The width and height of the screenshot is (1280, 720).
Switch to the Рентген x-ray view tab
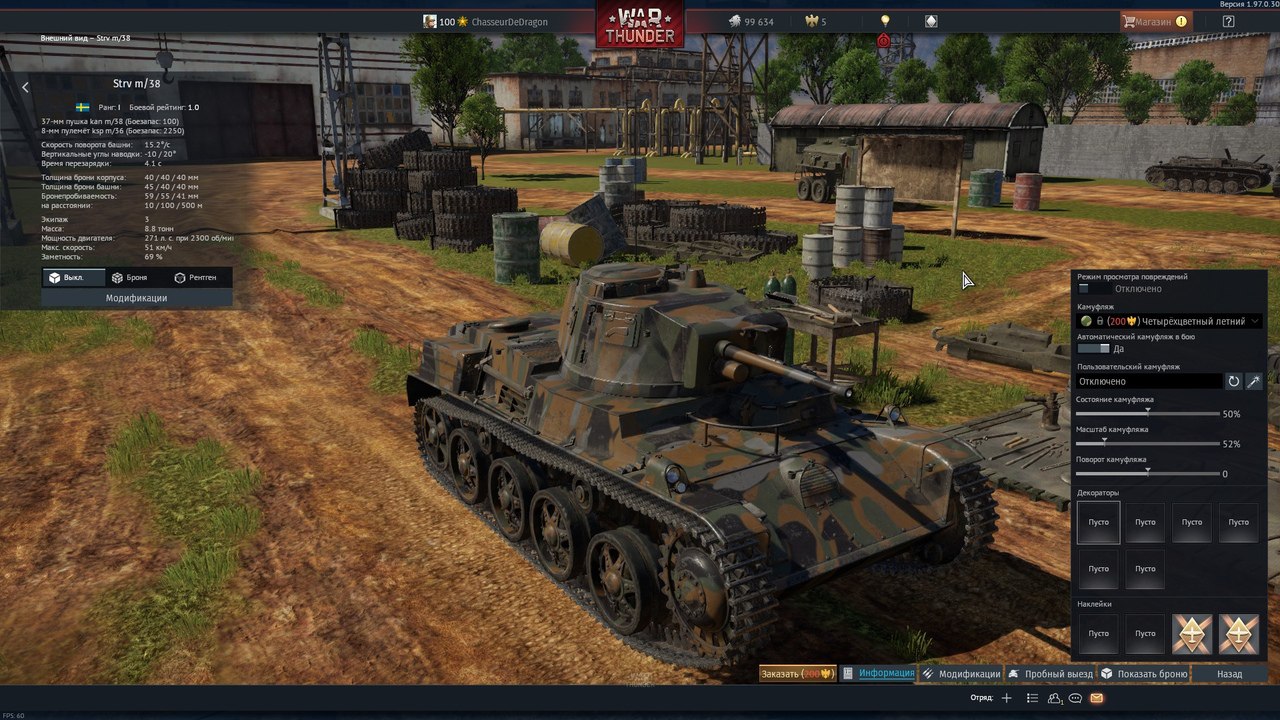[x=195, y=277]
